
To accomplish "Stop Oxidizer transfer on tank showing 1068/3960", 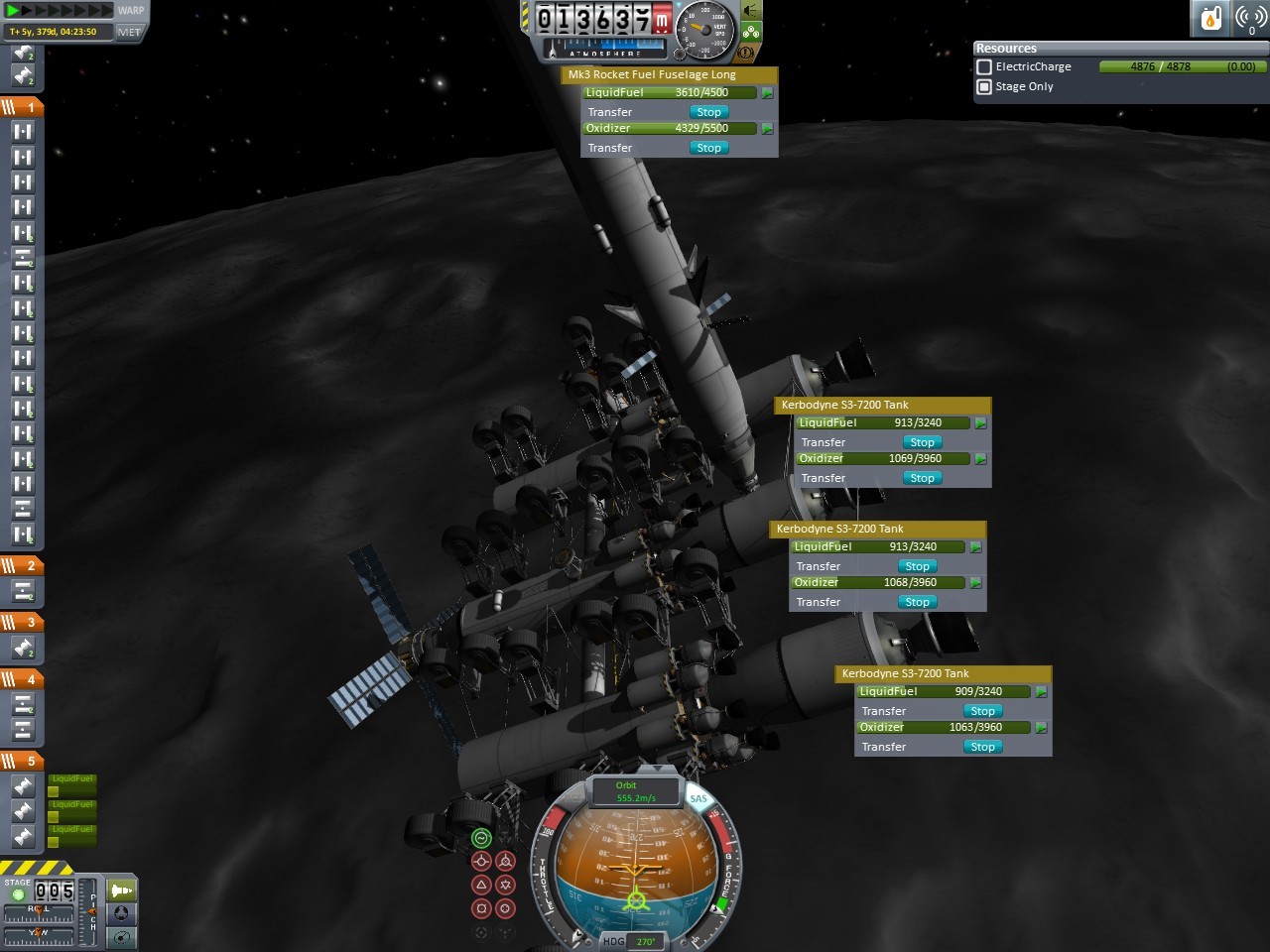I will tap(917, 602).
